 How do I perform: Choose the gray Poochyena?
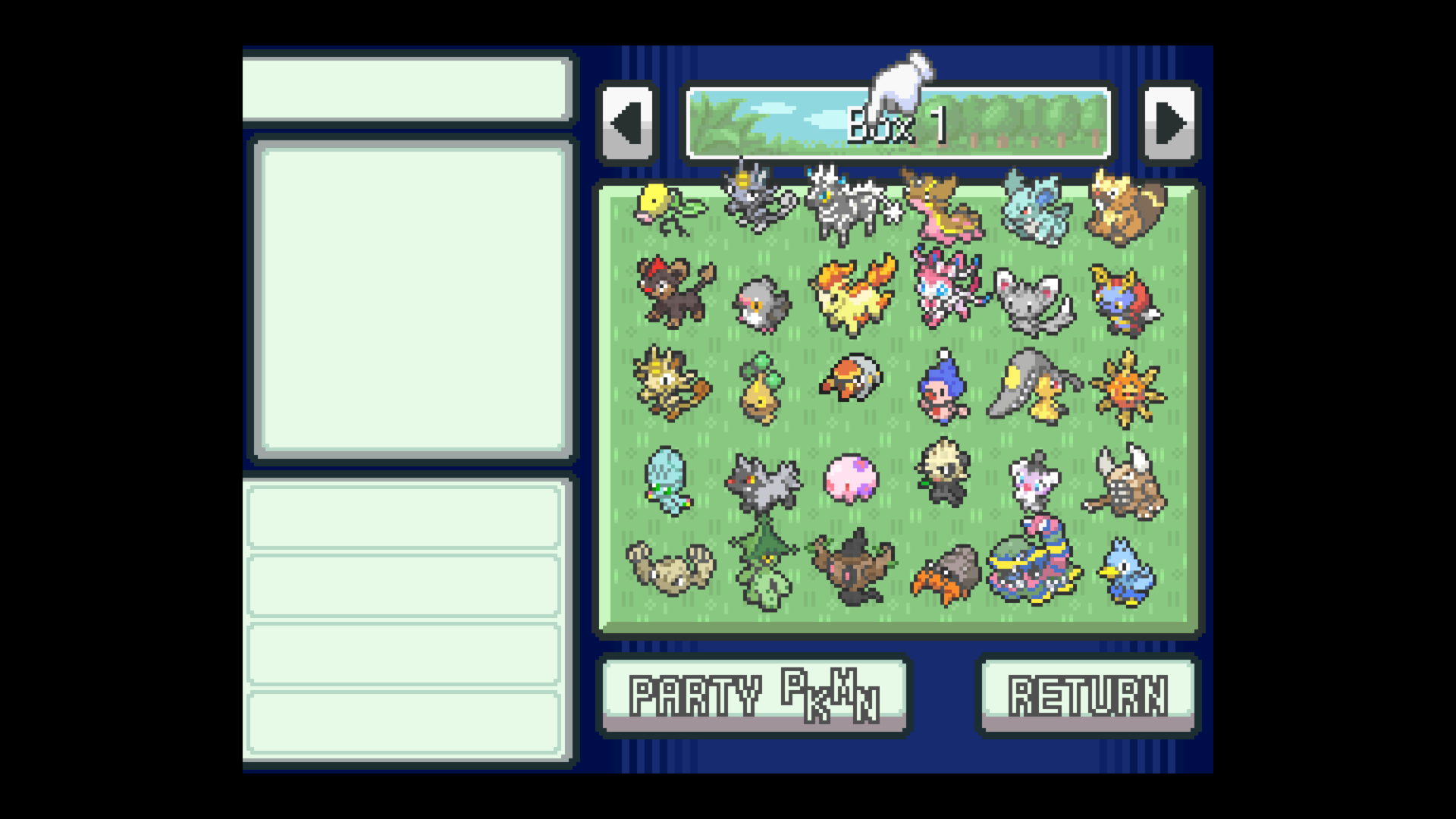(x=762, y=482)
